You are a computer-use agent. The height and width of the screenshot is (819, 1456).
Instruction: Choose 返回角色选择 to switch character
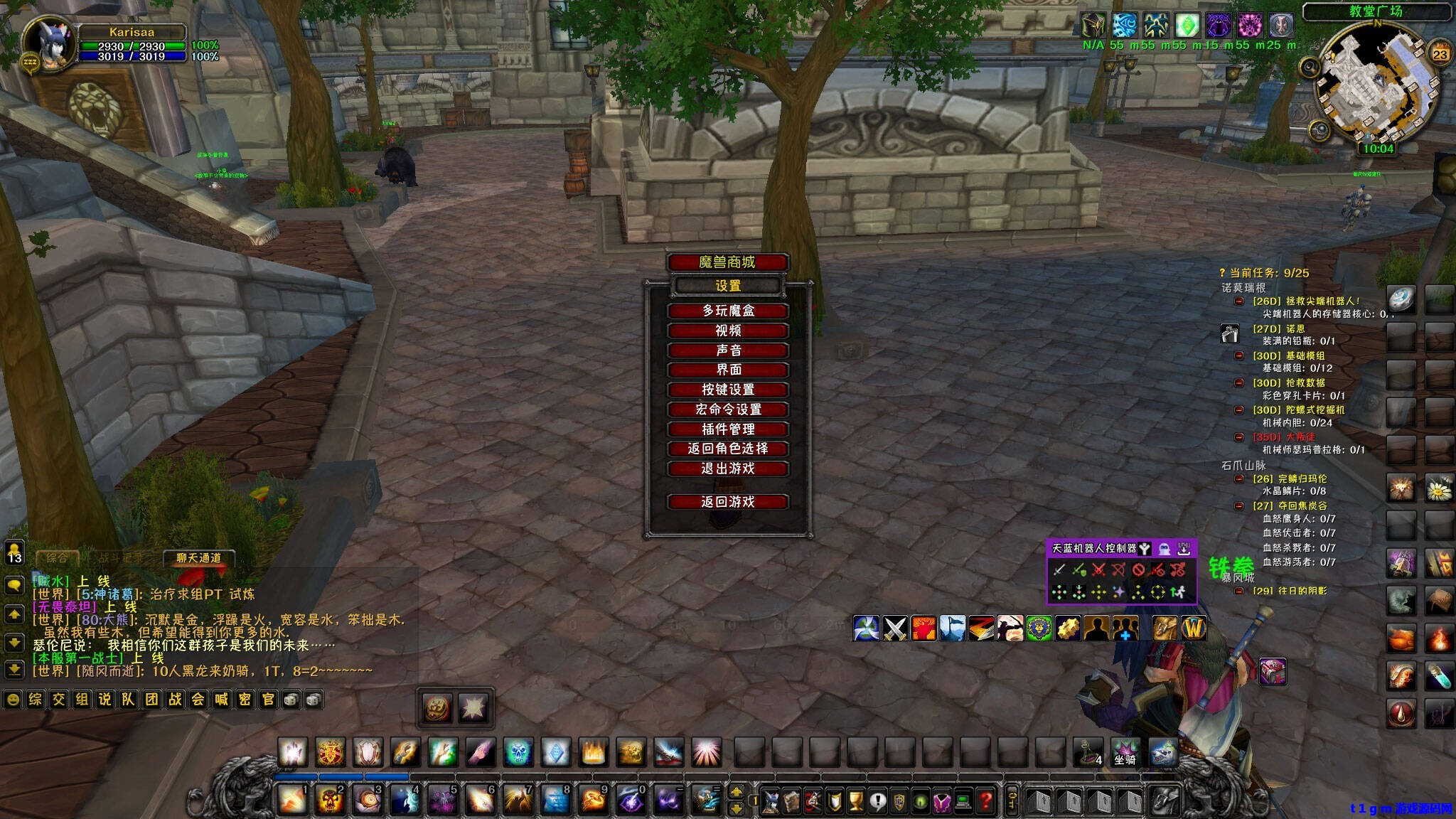[x=727, y=449]
